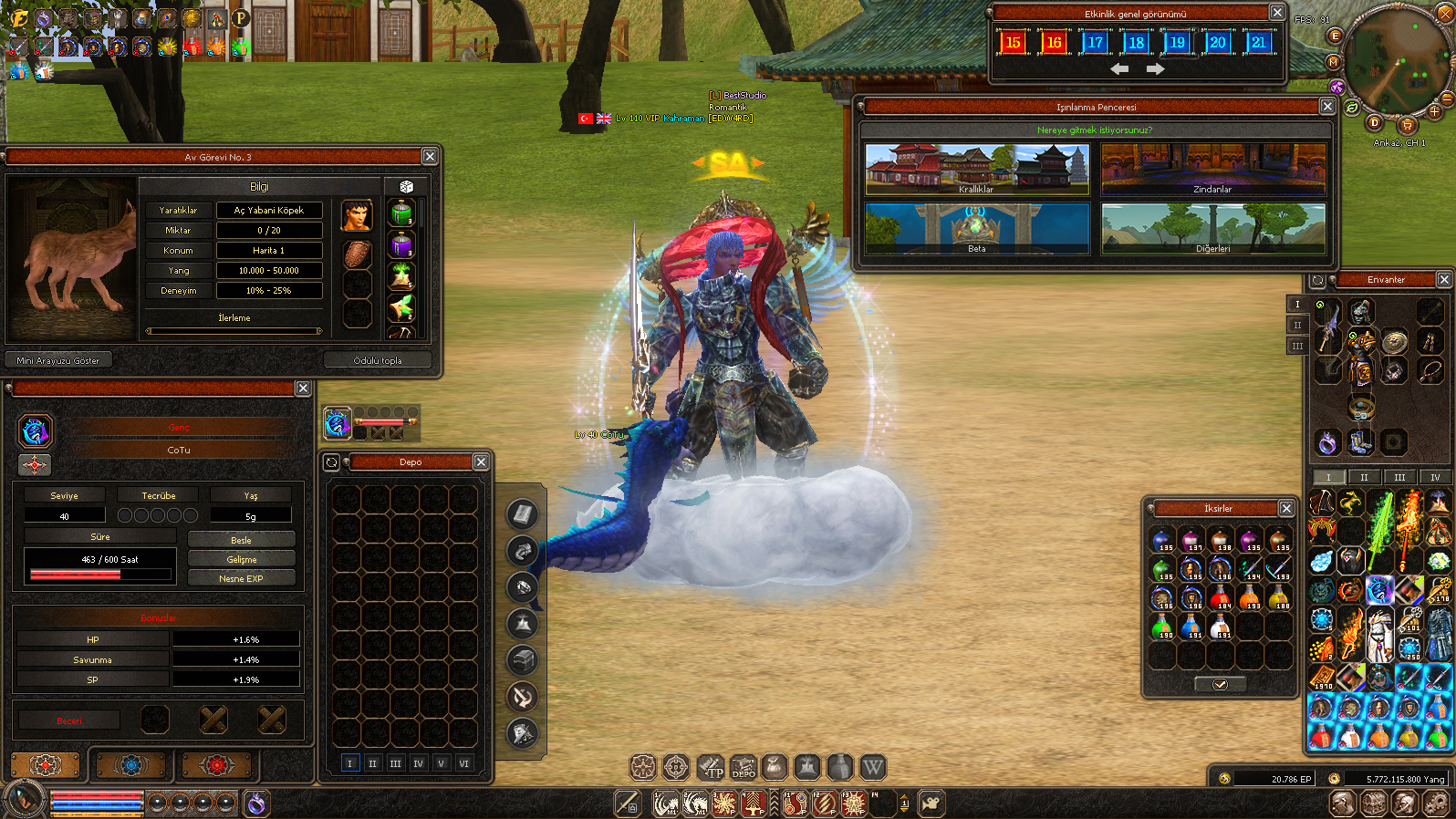Choose the Zindanlar teleport destination

(x=1212, y=170)
